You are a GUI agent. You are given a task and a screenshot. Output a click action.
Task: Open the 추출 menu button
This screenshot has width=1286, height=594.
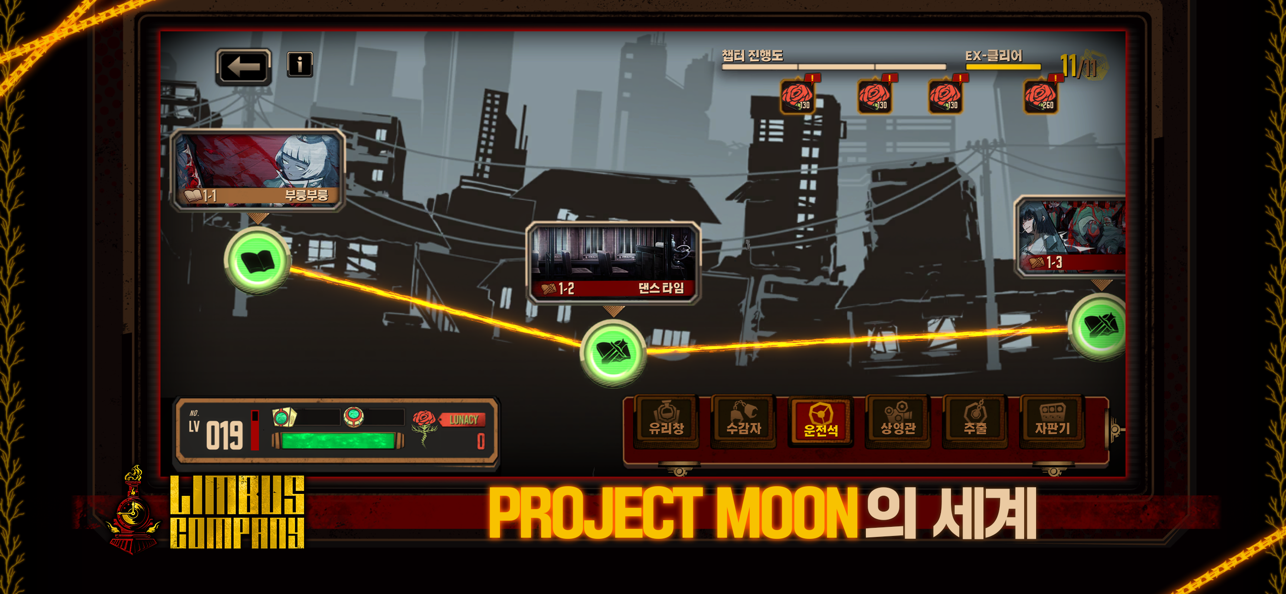(975, 420)
